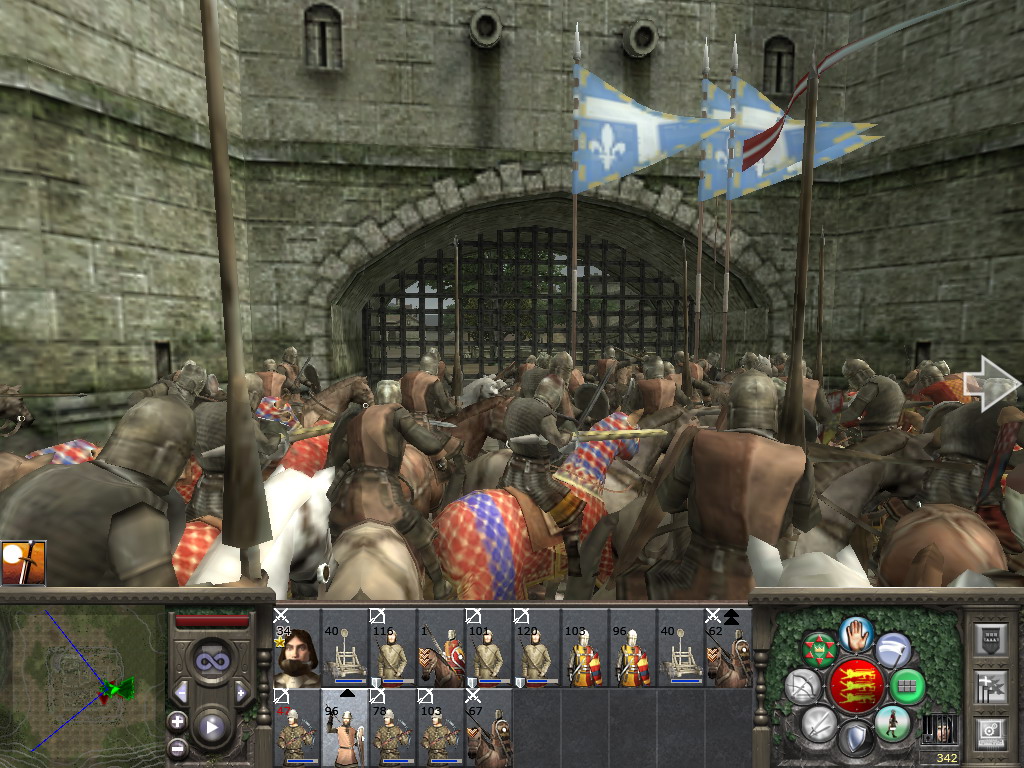Click the halt order raised-hand button
1024x768 pixels.
pyautogui.click(x=856, y=636)
